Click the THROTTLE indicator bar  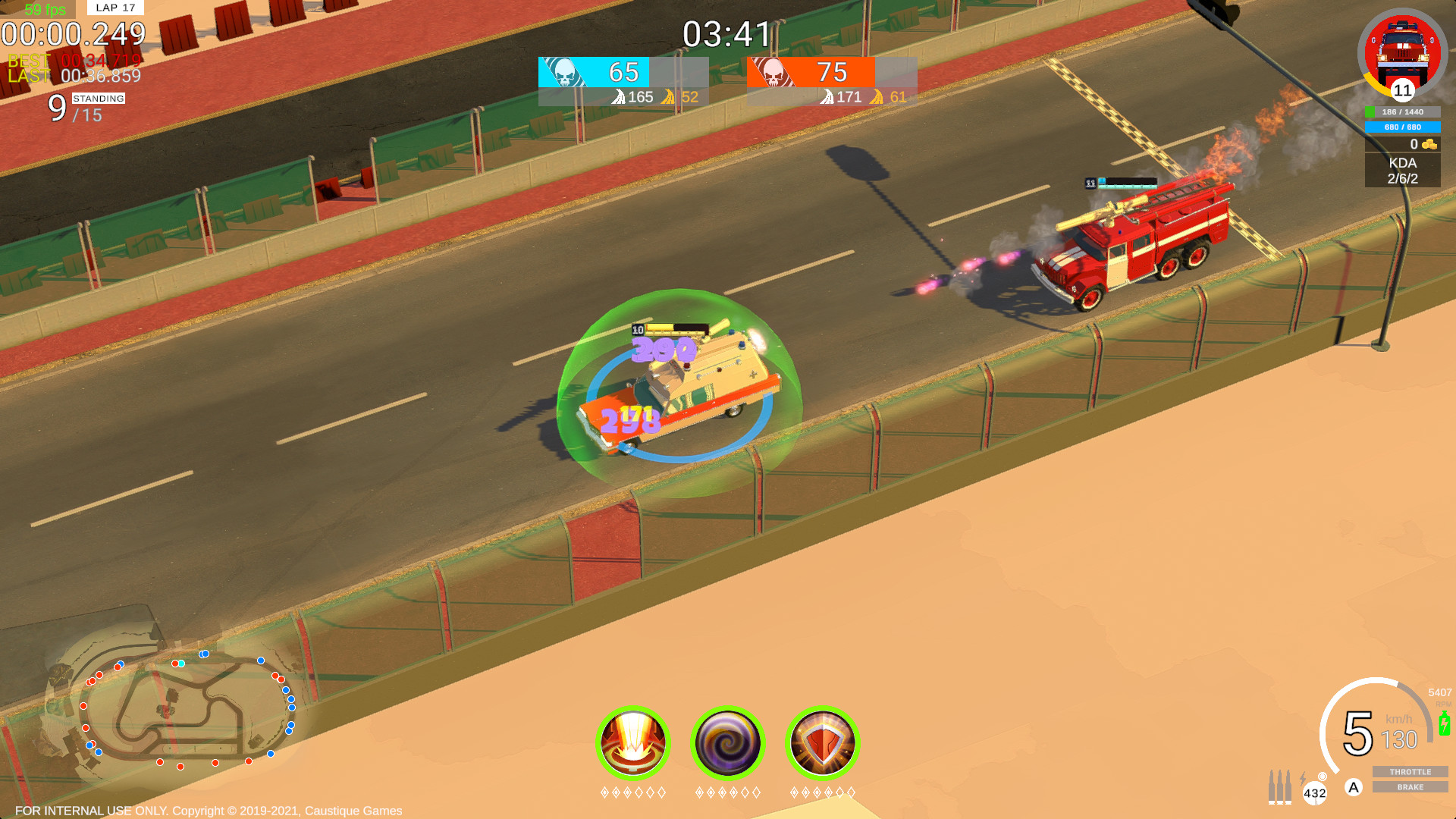1409,772
